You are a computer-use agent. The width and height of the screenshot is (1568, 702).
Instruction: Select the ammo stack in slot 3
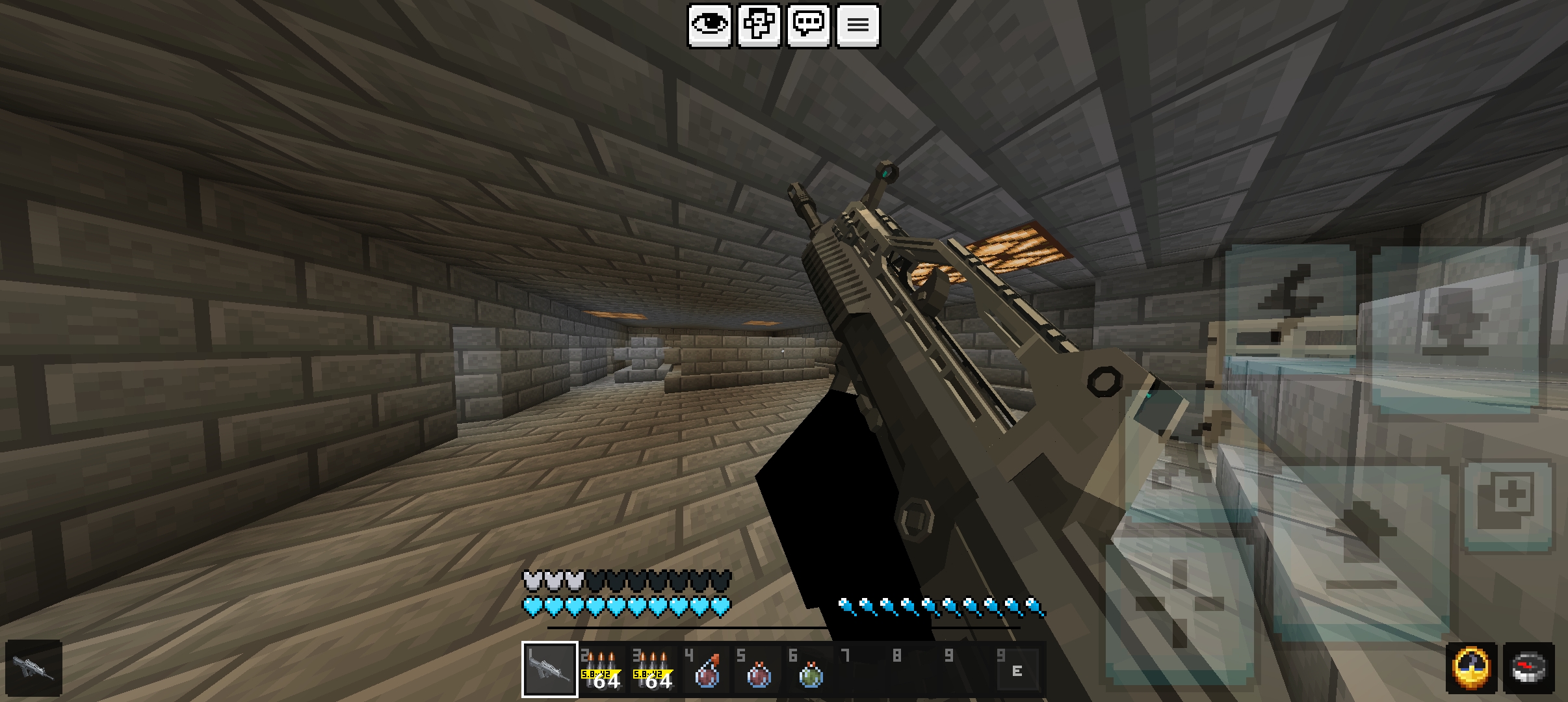[x=653, y=669]
